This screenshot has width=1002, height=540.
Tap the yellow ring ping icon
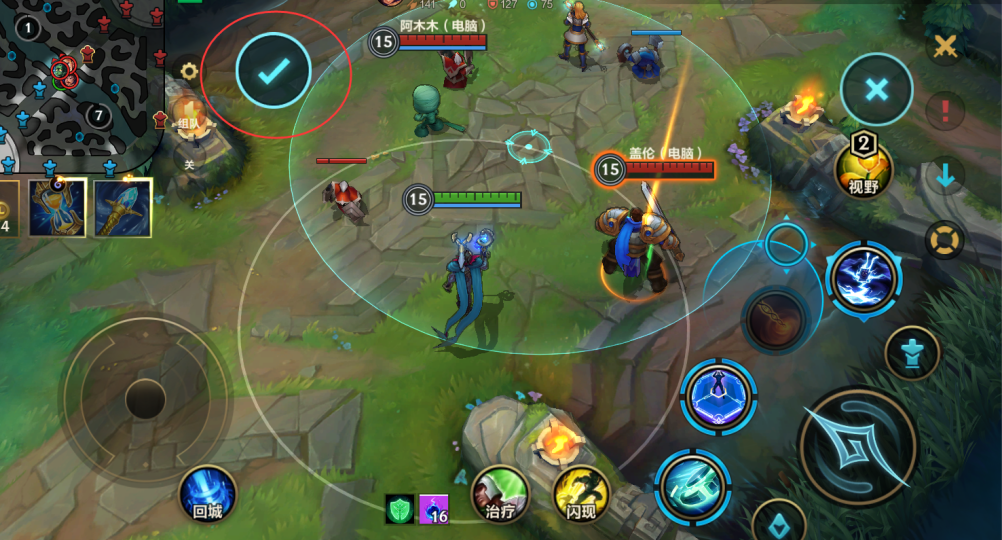pos(944,240)
